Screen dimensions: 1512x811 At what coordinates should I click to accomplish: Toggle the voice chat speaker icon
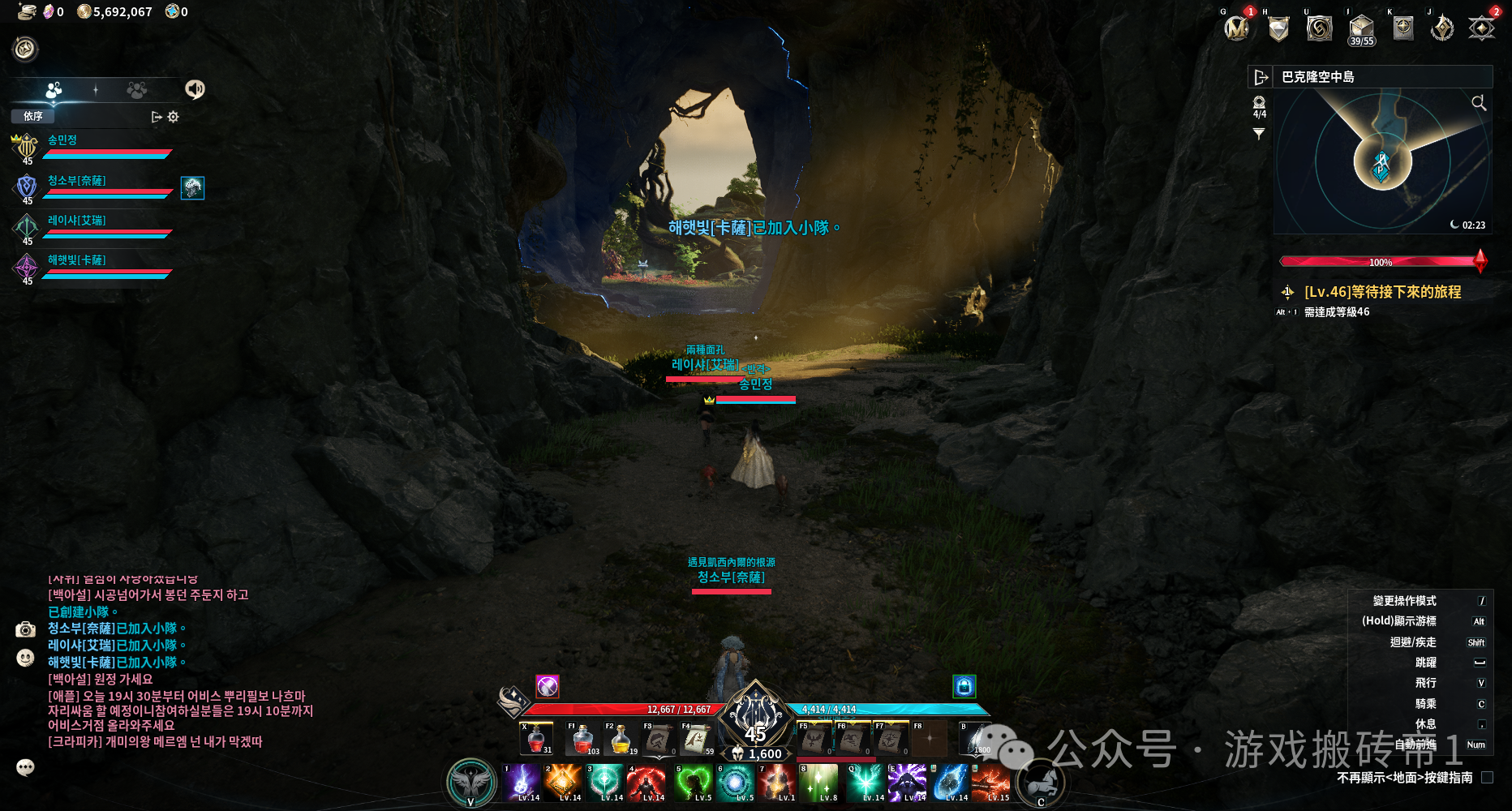[195, 89]
